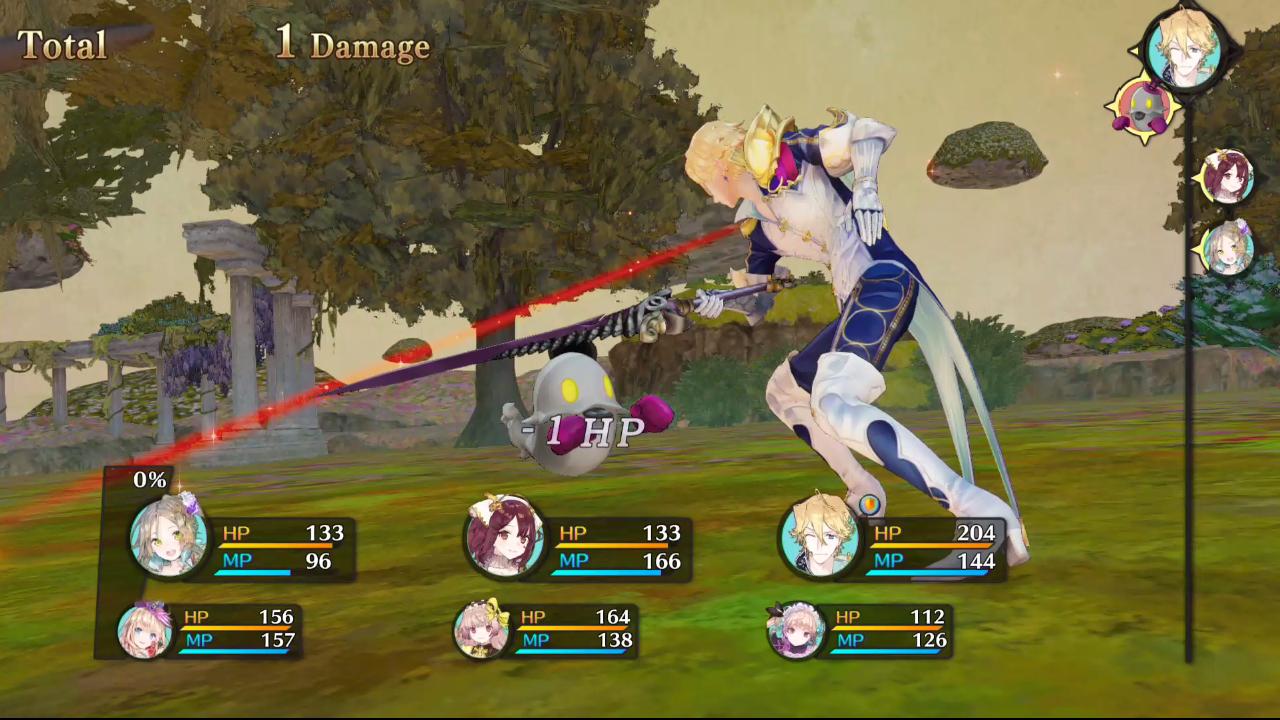Screen dimensions: 1280x720
Task: Pick the support girl portrait with yellow bow
Action: [480, 631]
